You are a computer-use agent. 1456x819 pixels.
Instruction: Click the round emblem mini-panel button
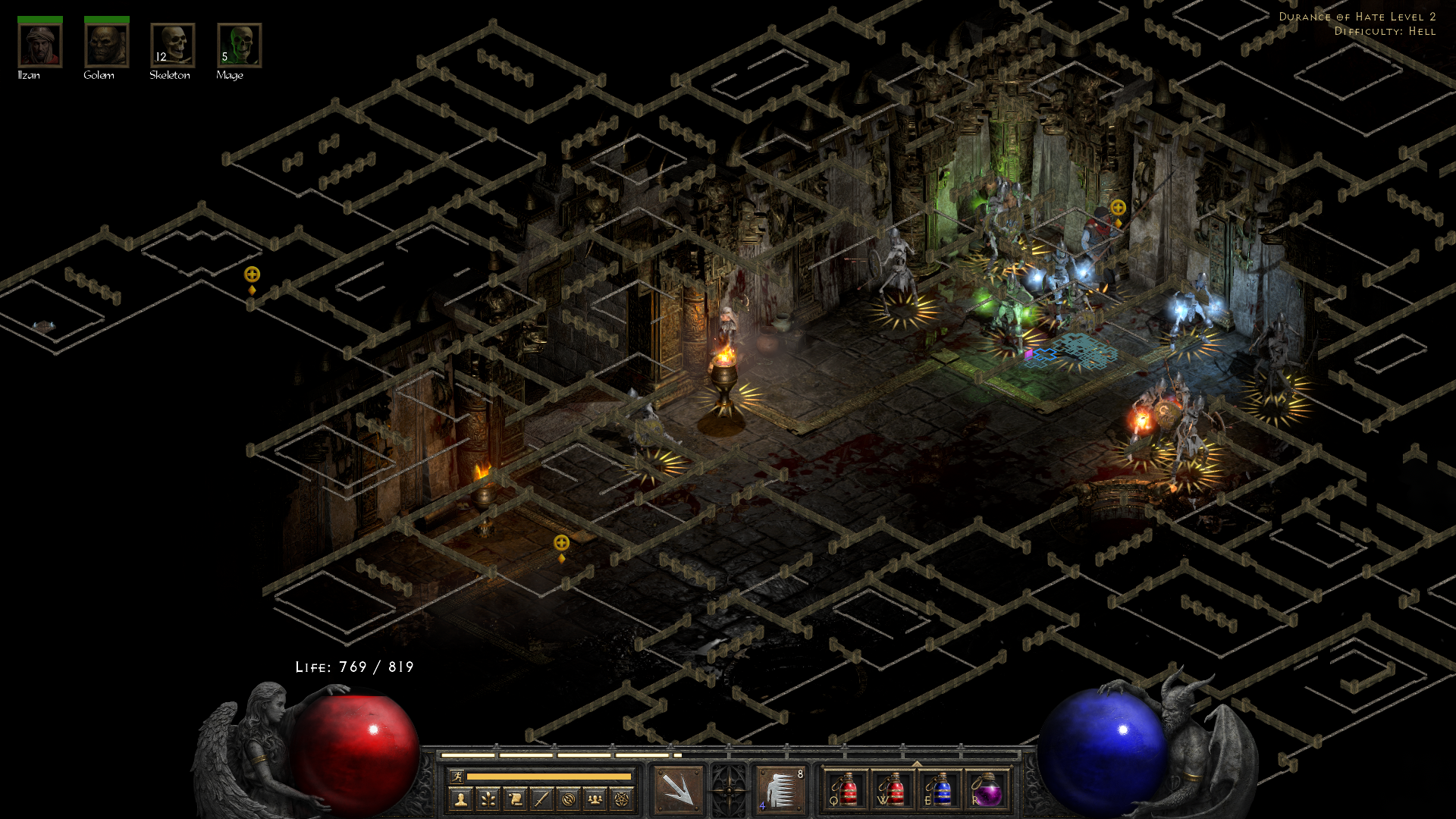click(x=569, y=799)
